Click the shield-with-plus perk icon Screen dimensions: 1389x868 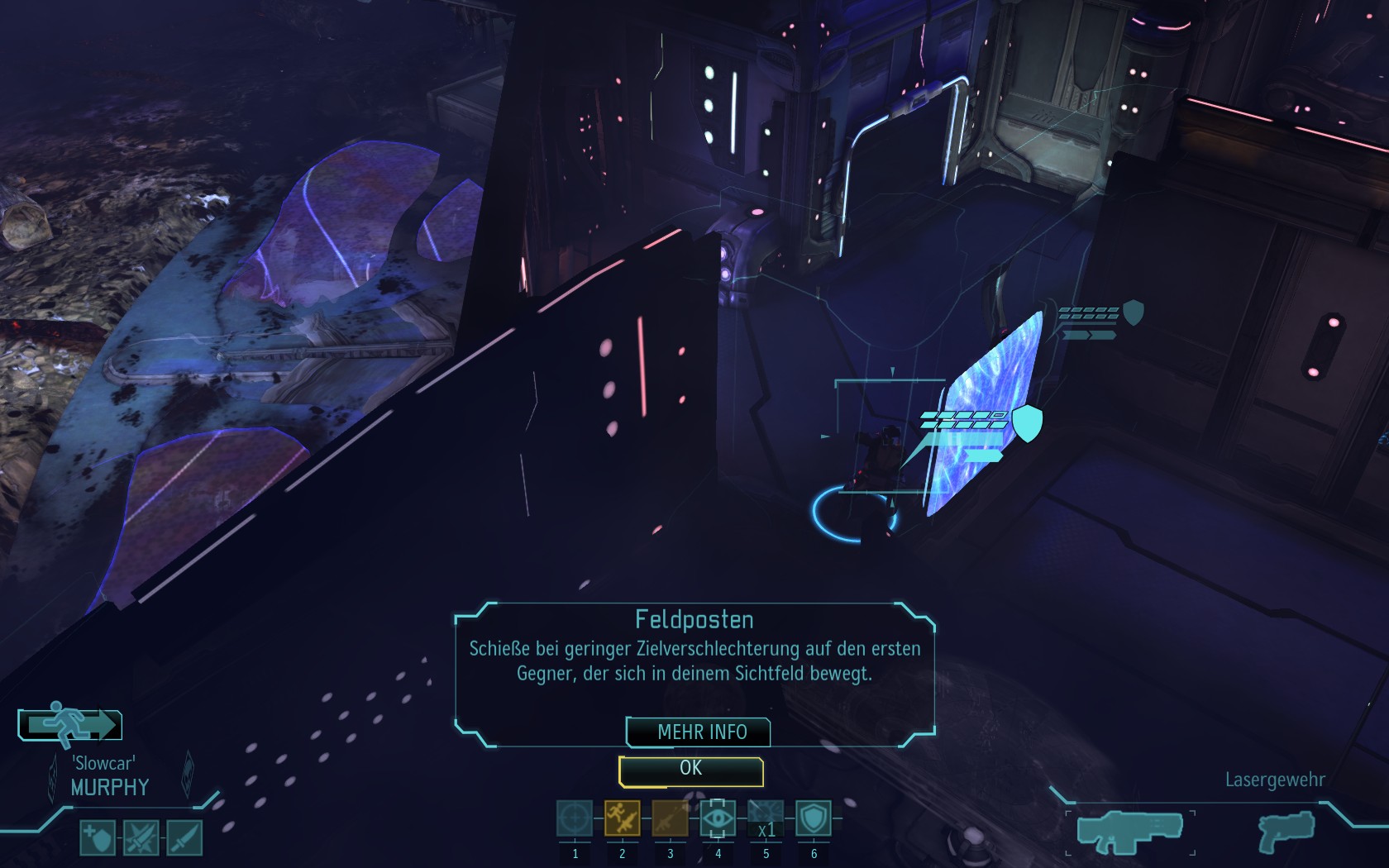(x=98, y=837)
